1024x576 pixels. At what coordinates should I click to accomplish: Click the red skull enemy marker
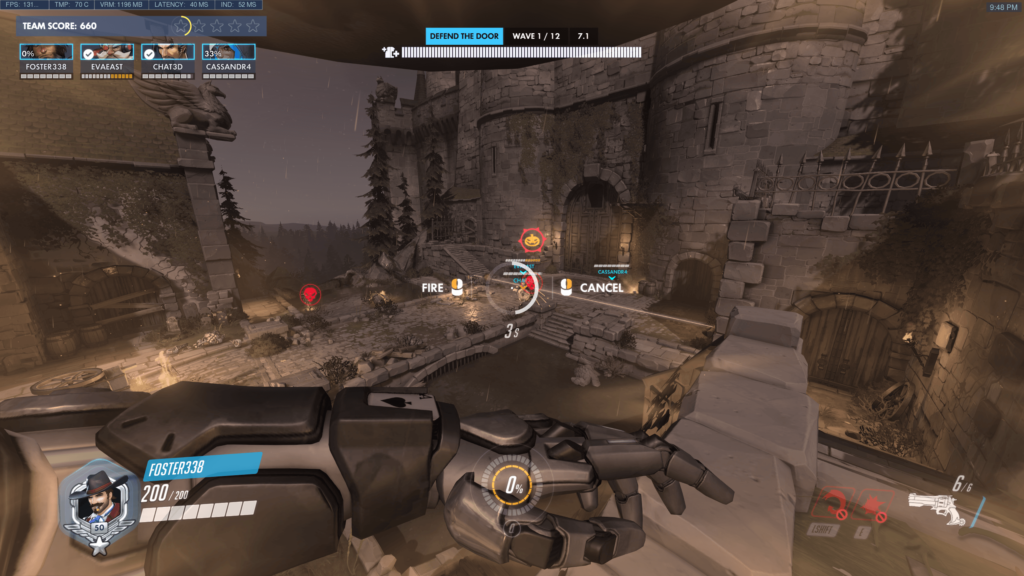(x=310, y=294)
